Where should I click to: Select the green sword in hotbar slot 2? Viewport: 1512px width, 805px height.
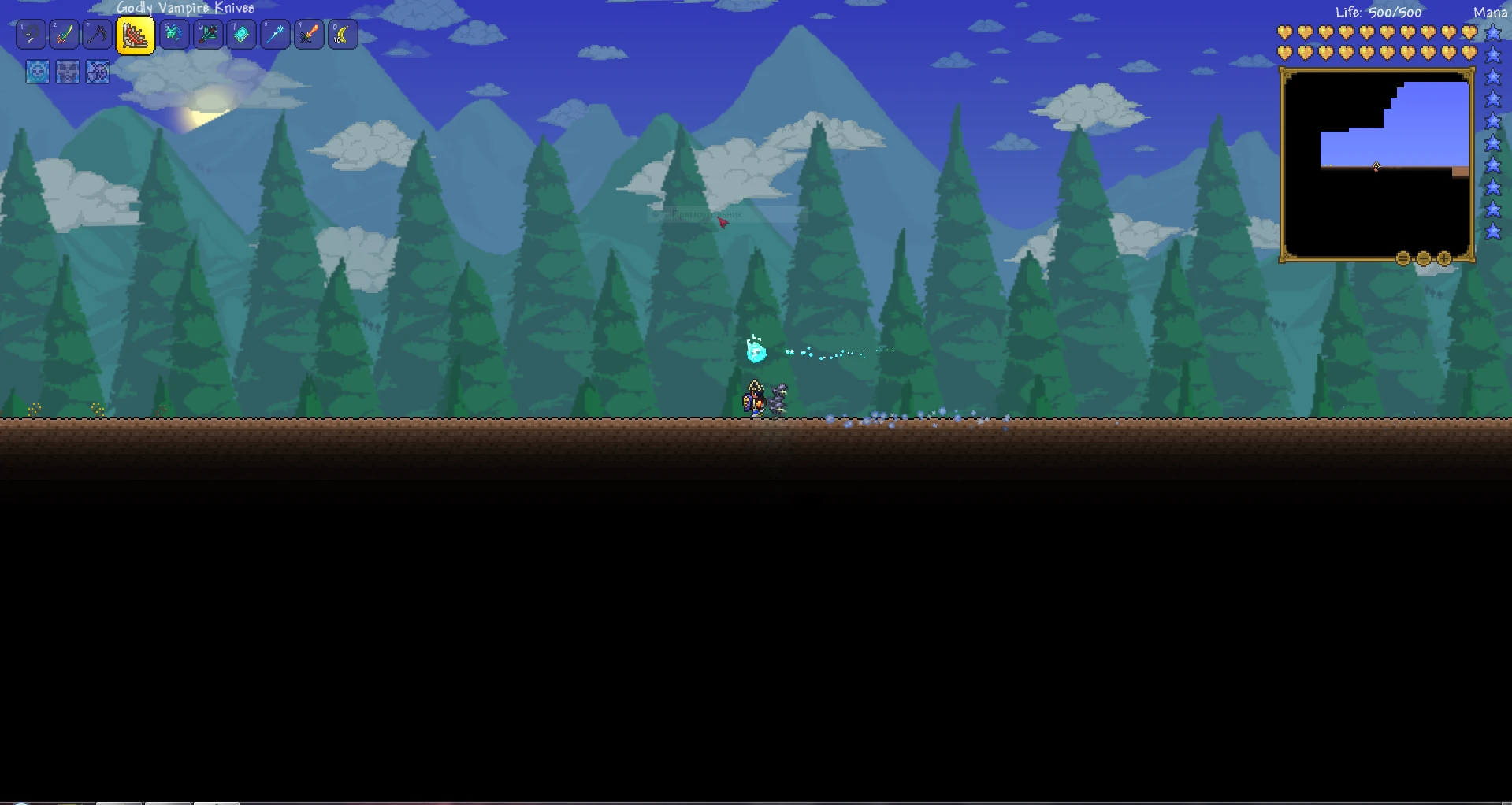(x=64, y=34)
